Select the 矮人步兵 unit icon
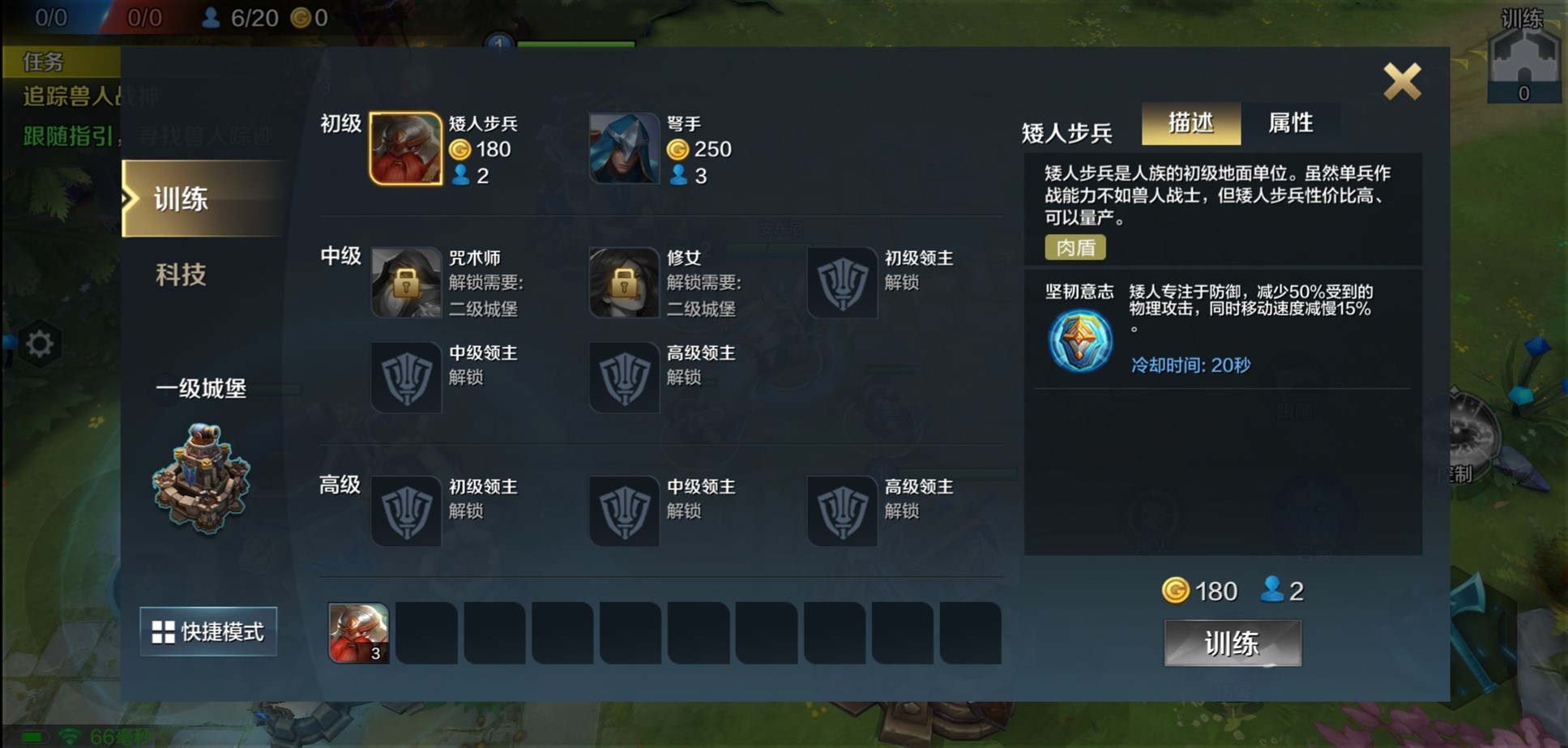This screenshot has height=748, width=1568. (x=405, y=149)
